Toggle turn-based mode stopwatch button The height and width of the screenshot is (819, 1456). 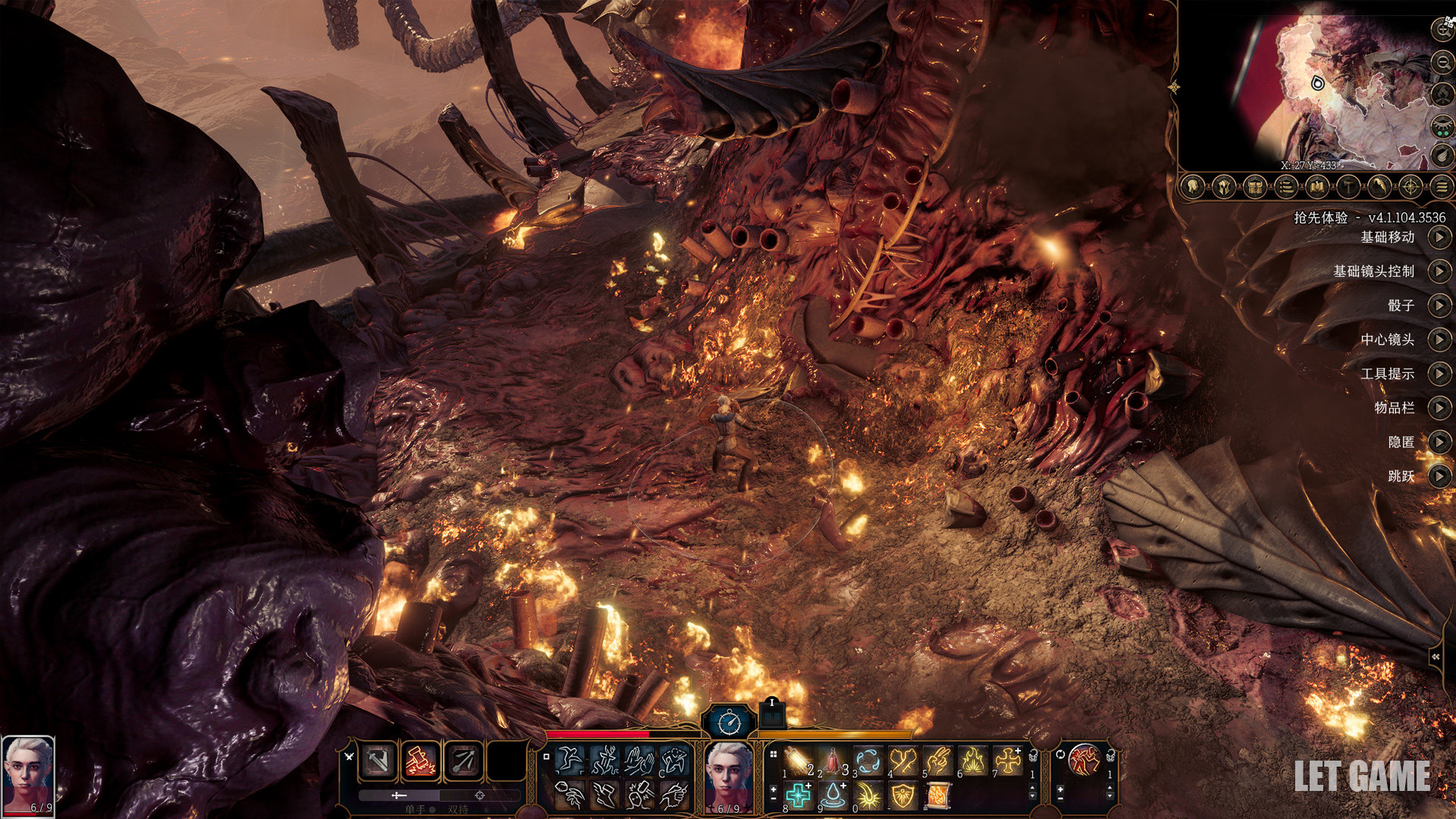click(730, 722)
